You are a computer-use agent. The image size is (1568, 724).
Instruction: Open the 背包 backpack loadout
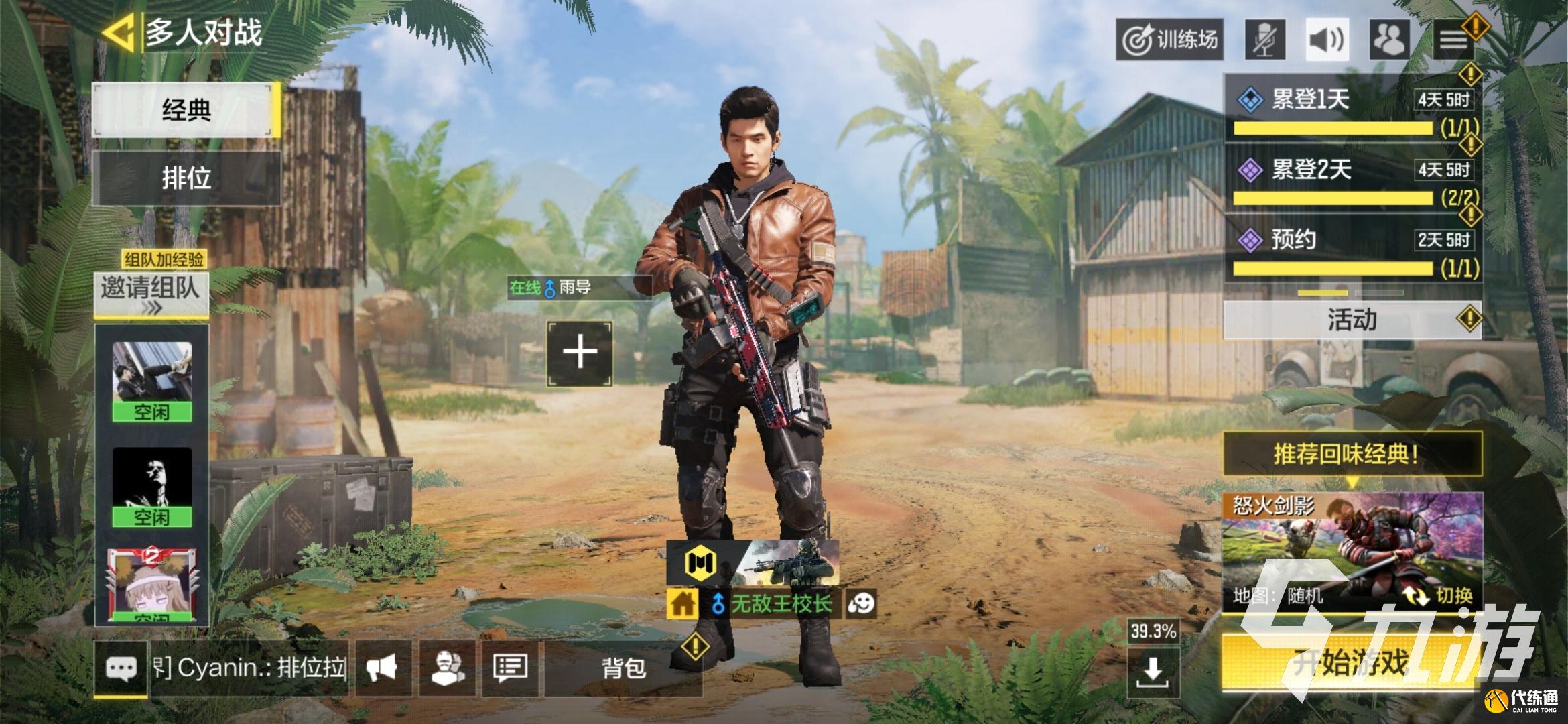623,668
